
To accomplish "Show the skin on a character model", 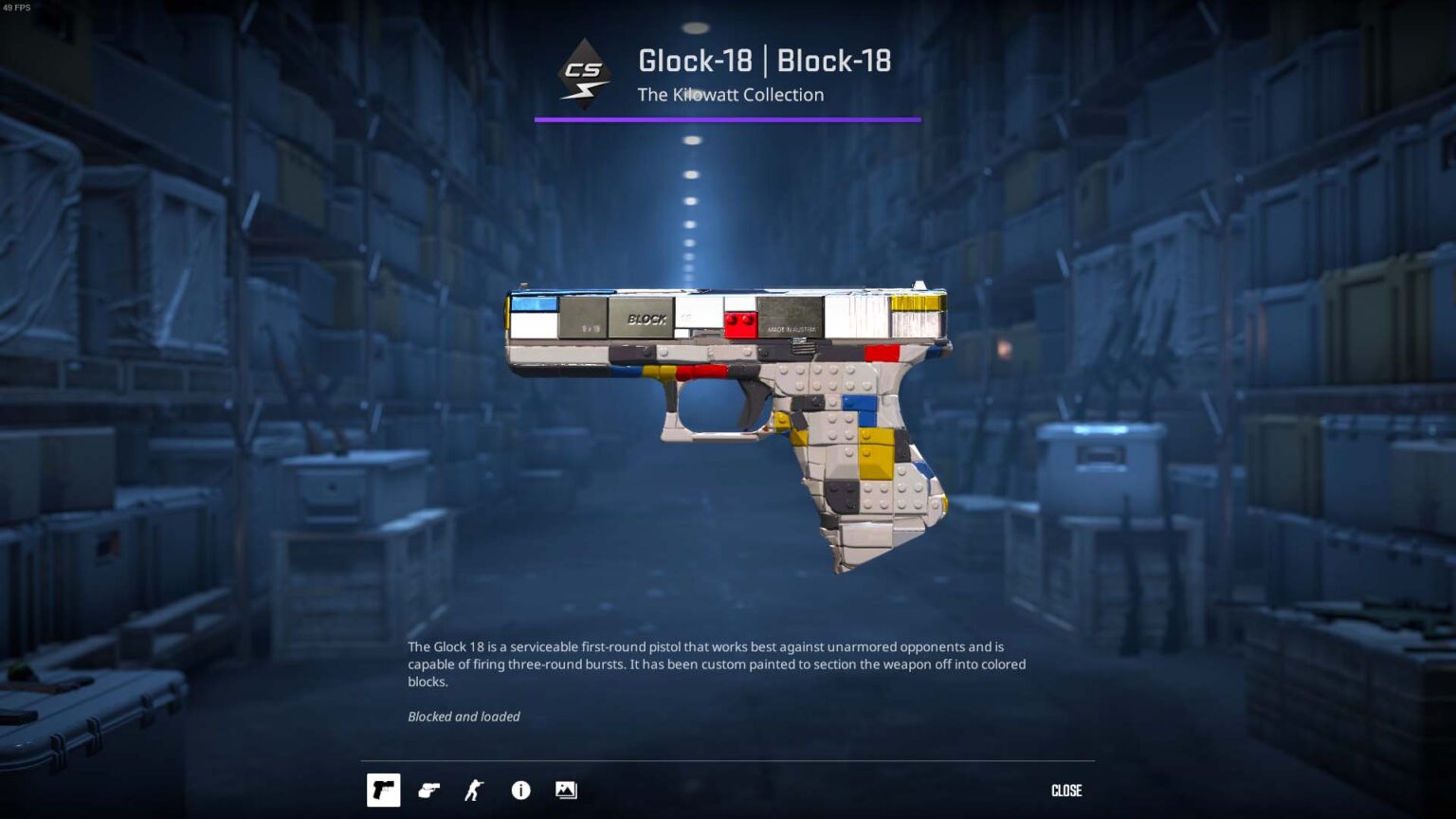I will (x=473, y=790).
